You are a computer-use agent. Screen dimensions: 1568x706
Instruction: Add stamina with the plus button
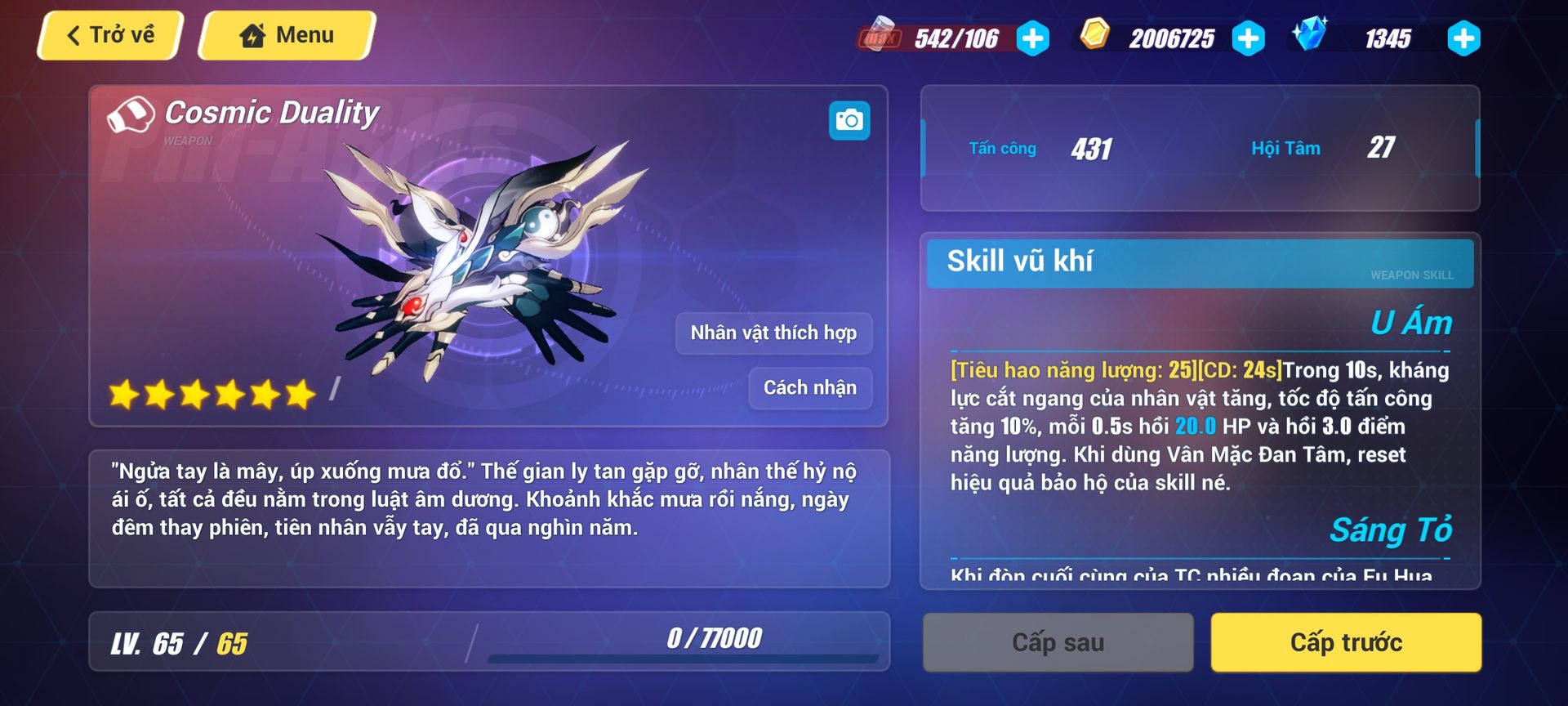pyautogui.click(x=1033, y=38)
